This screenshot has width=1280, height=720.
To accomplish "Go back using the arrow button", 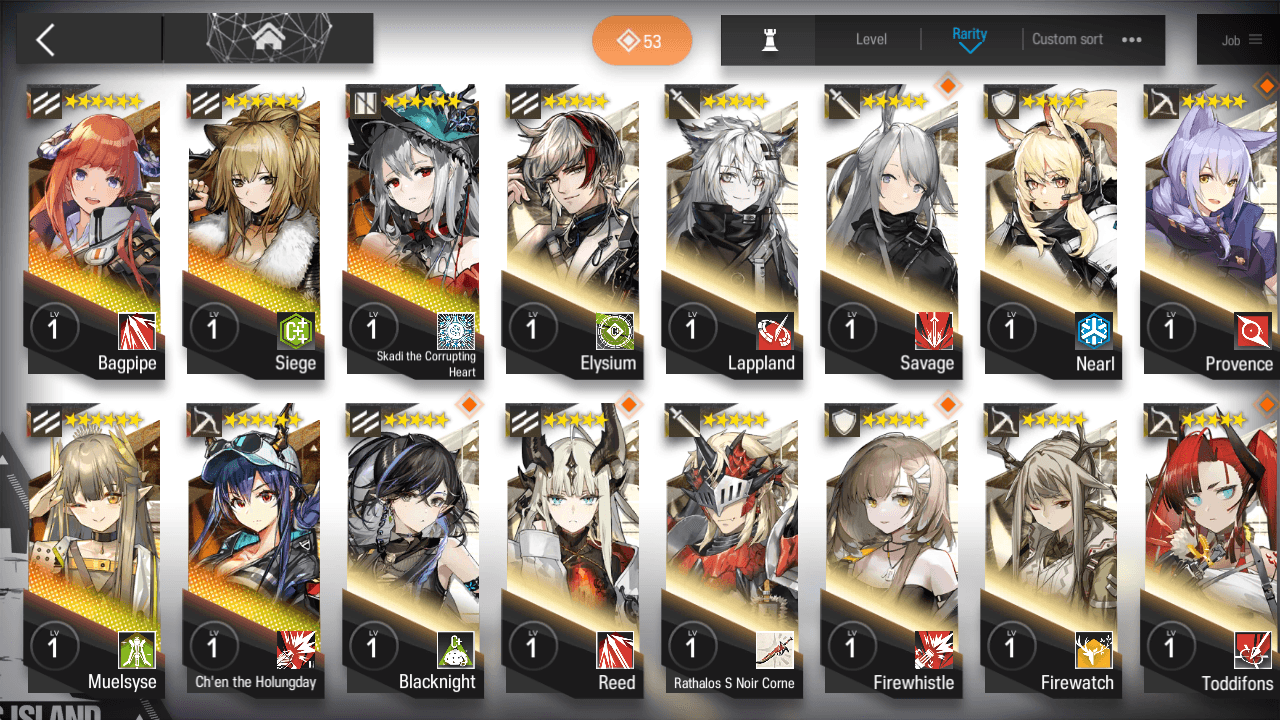I will point(45,40).
